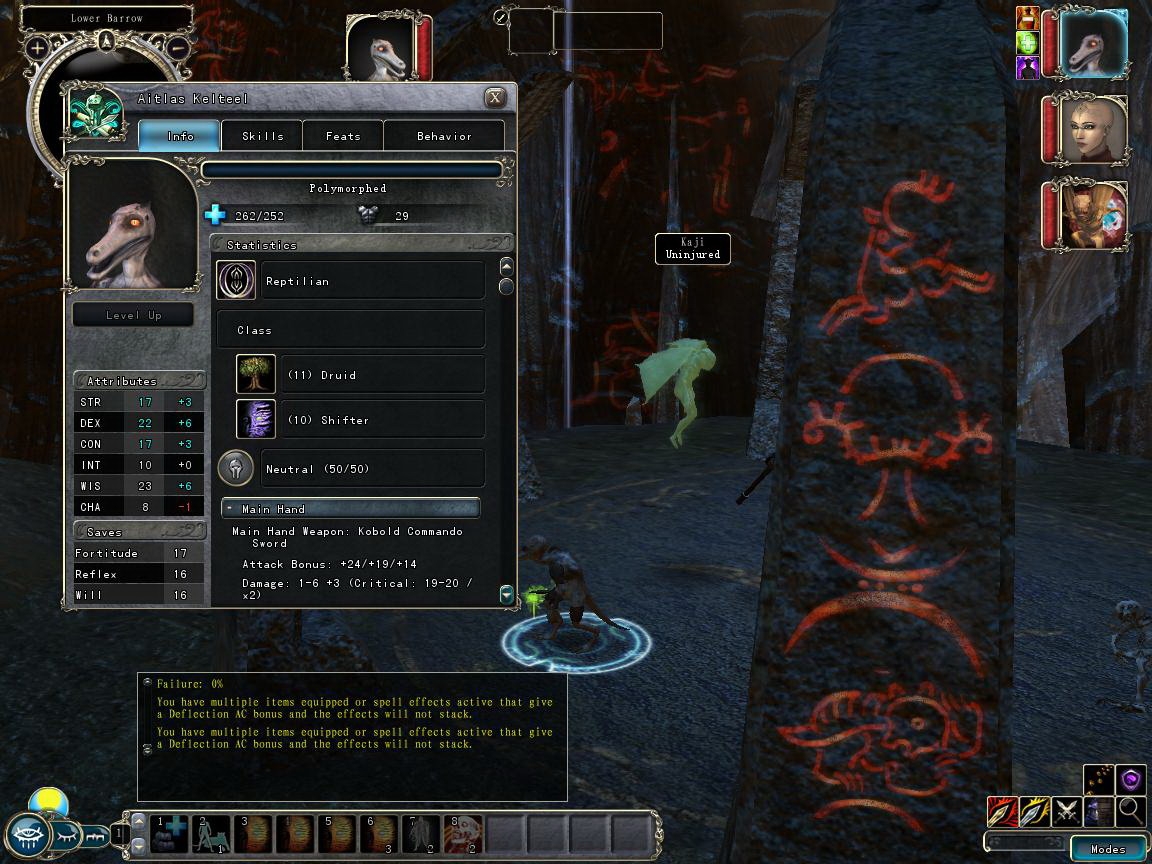Activate the crossed swords combat mode
Image resolution: width=1152 pixels, height=864 pixels.
(1067, 811)
